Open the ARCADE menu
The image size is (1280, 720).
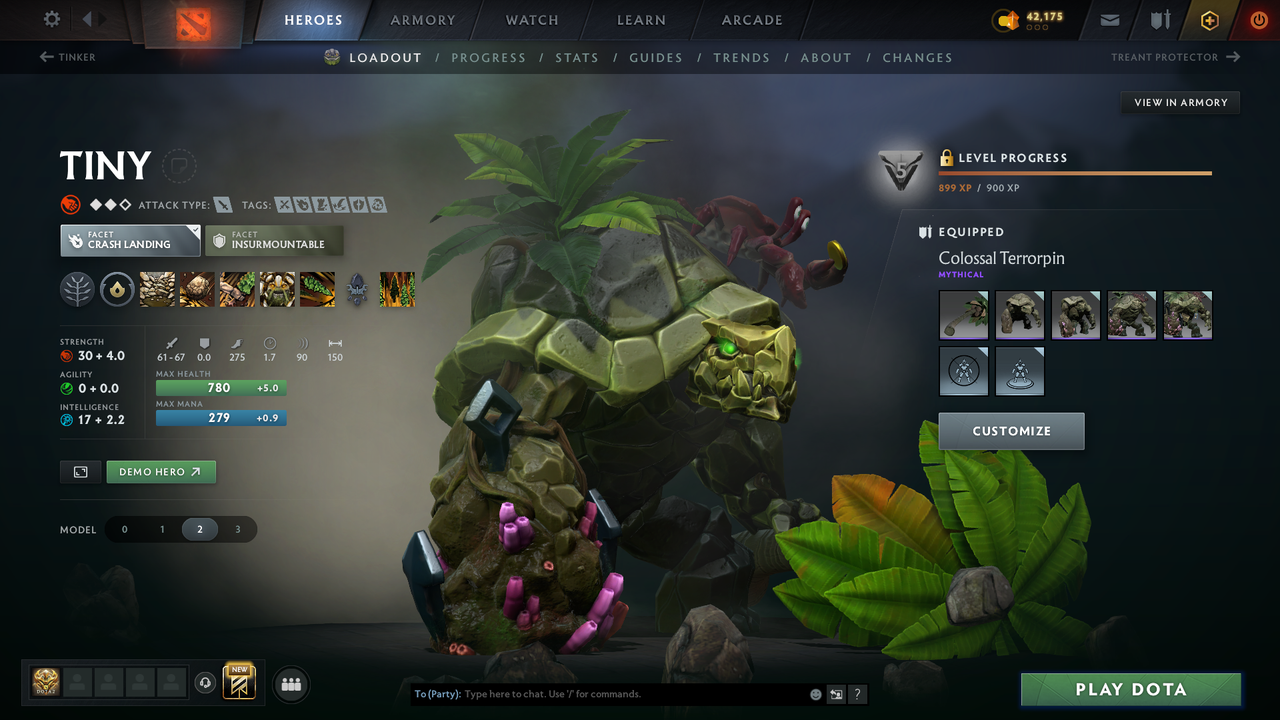point(751,20)
